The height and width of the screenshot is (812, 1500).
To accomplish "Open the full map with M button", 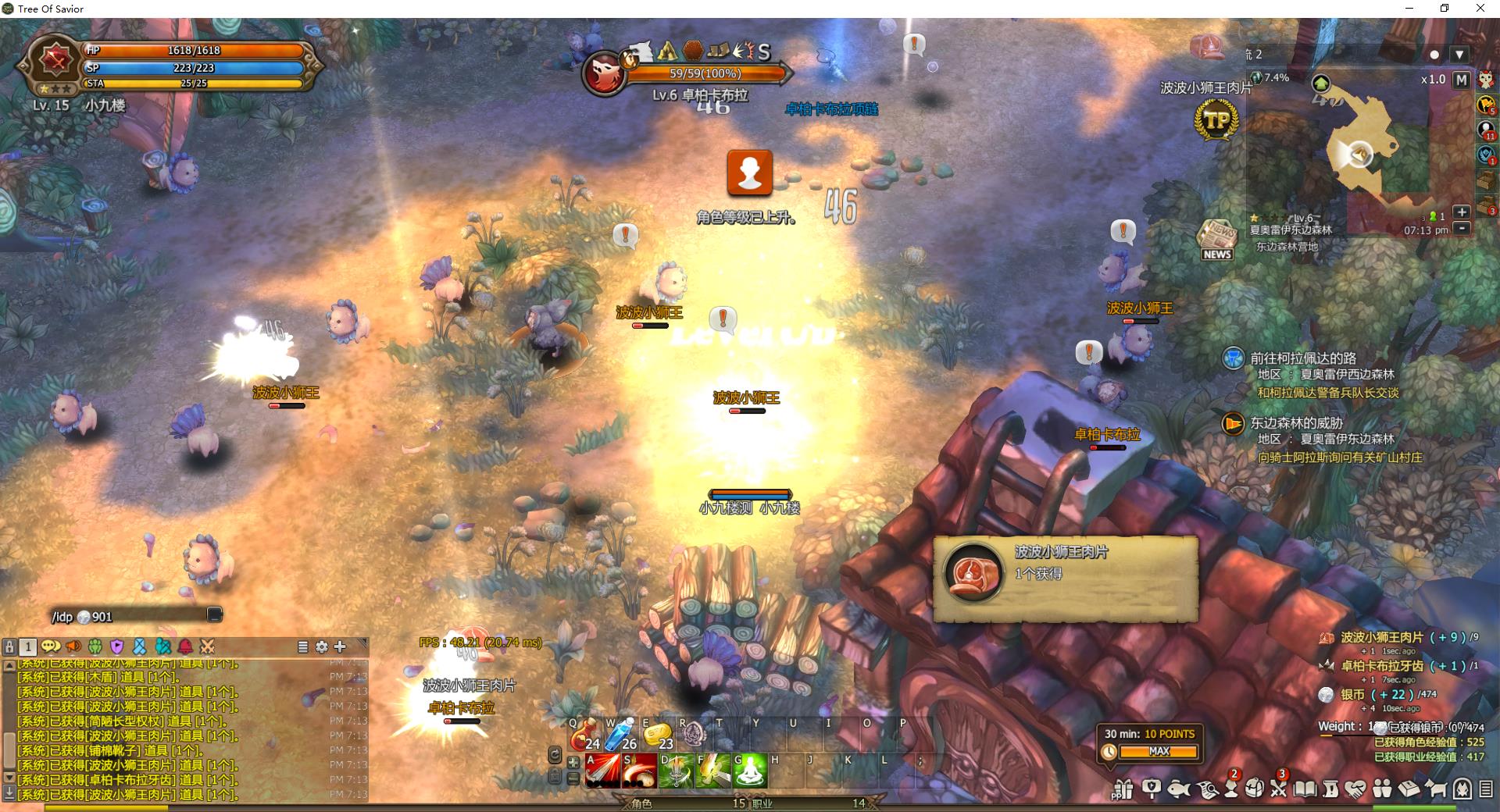I will click(x=1461, y=80).
